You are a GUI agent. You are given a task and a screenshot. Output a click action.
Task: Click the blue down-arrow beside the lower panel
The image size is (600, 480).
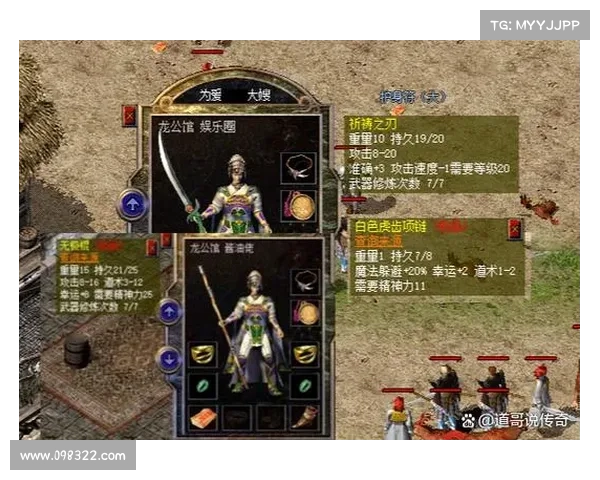(169, 358)
